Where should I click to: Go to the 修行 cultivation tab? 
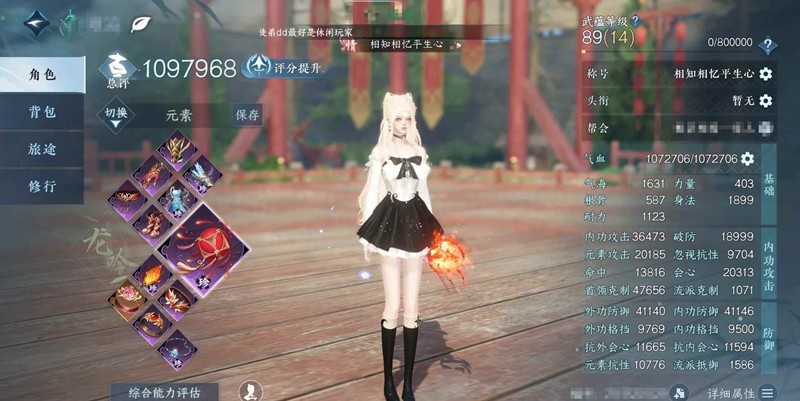(x=42, y=186)
